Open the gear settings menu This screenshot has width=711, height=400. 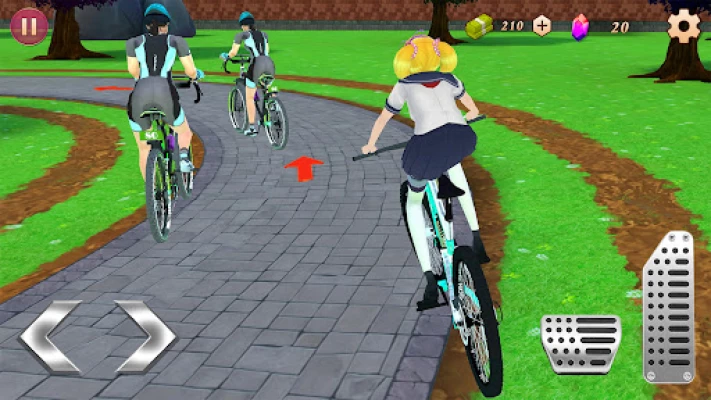684,24
